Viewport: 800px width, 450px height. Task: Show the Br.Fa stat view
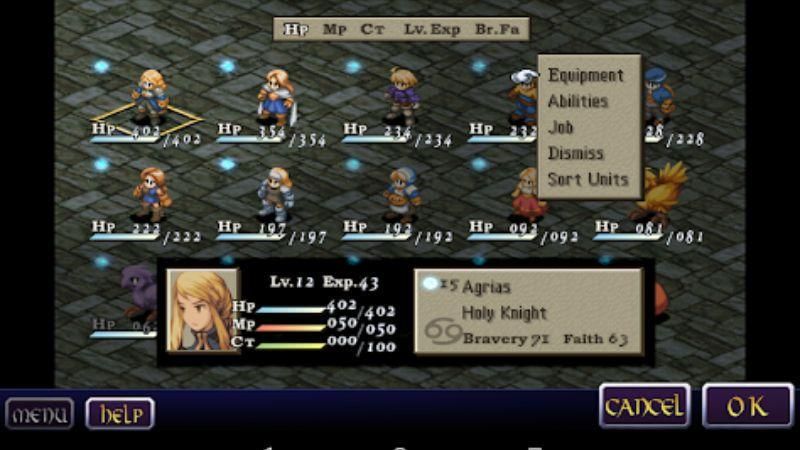497,30
